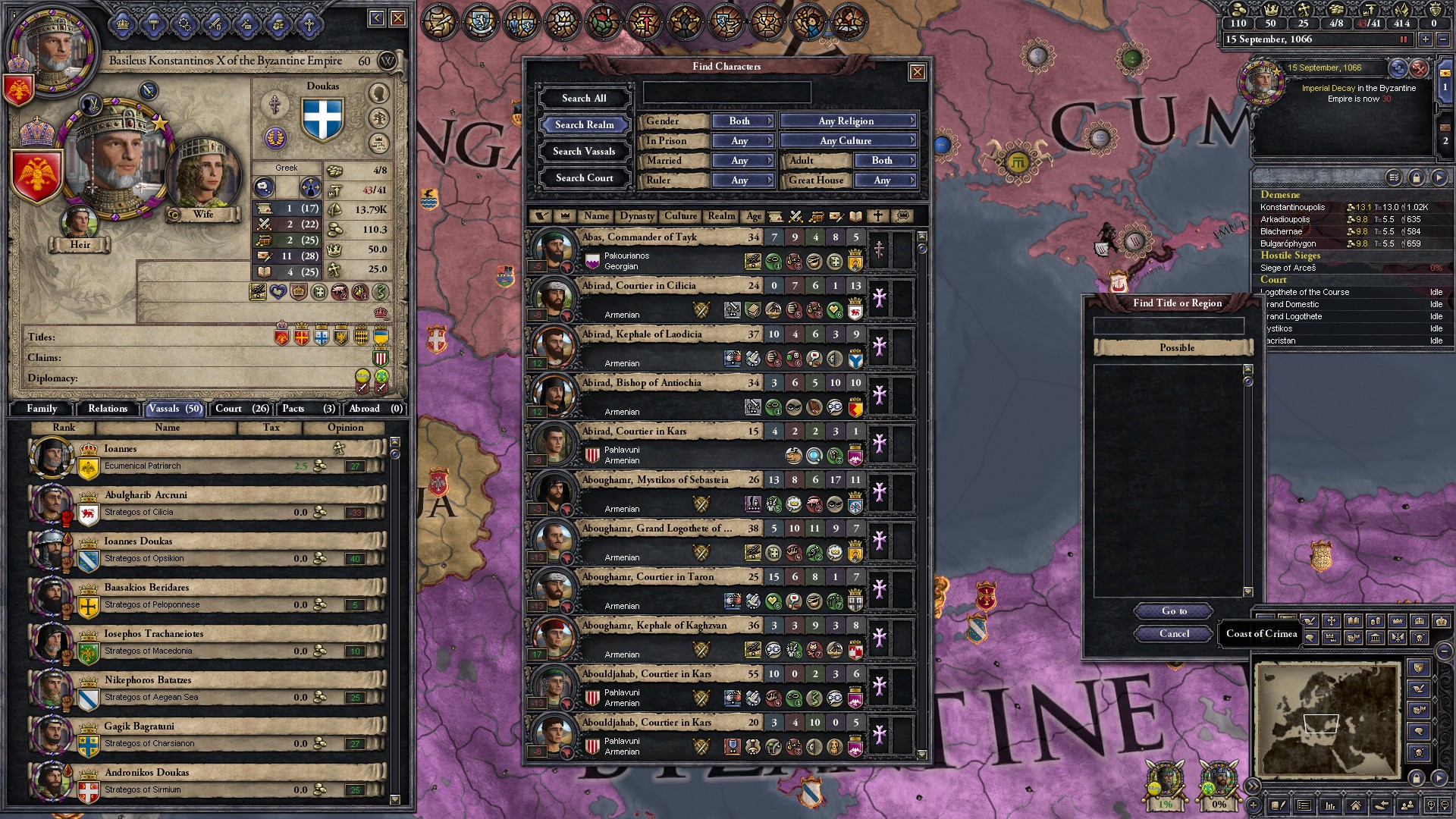Open the Family tab
This screenshot has width=1456, height=819.
pyautogui.click(x=42, y=409)
